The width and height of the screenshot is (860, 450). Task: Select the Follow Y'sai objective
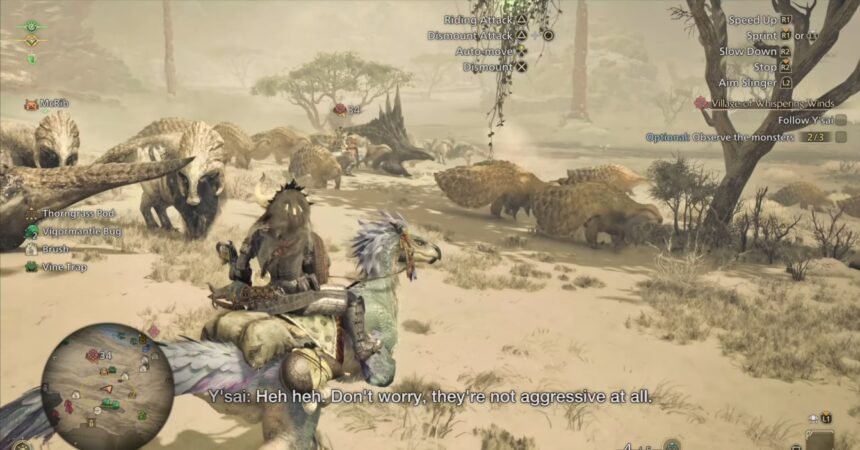(804, 120)
